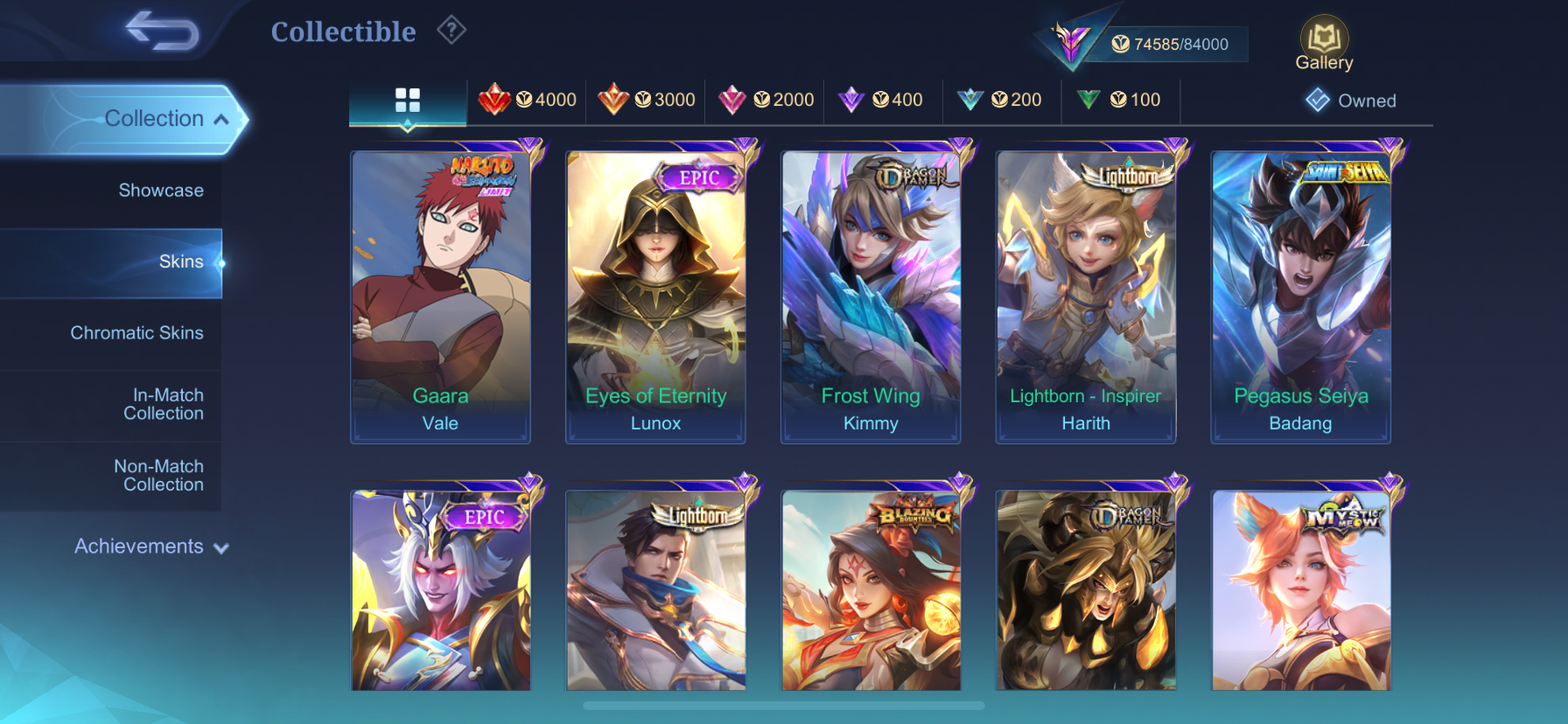Select the all-tiers grid tab

408,101
